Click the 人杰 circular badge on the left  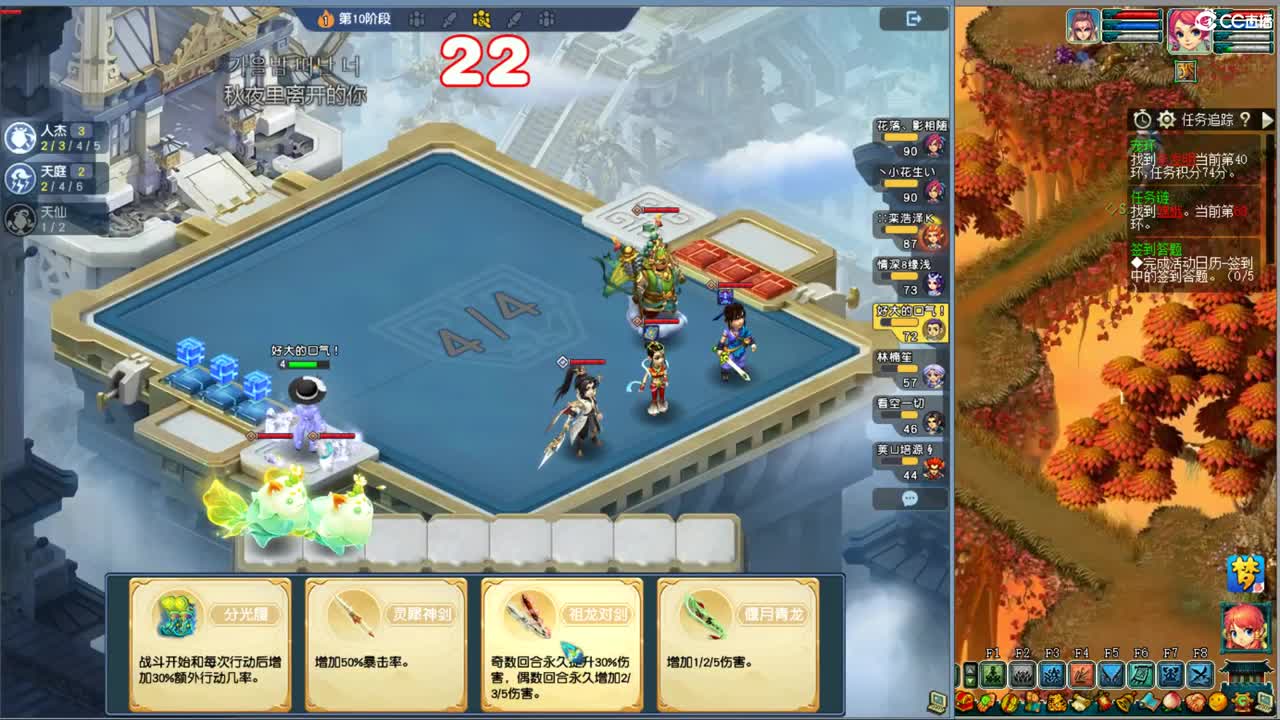click(x=19, y=138)
